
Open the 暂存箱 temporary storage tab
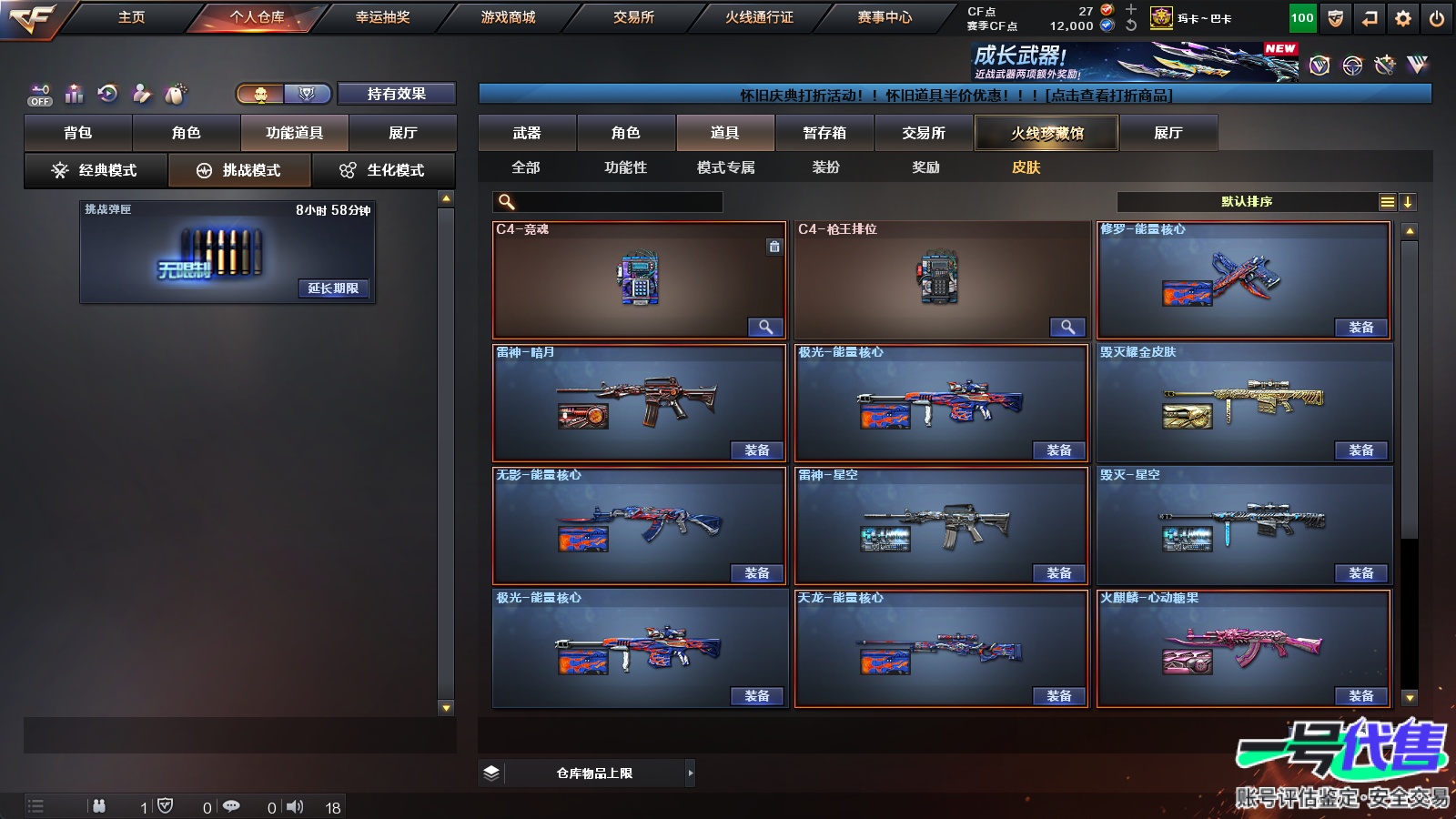[824, 133]
